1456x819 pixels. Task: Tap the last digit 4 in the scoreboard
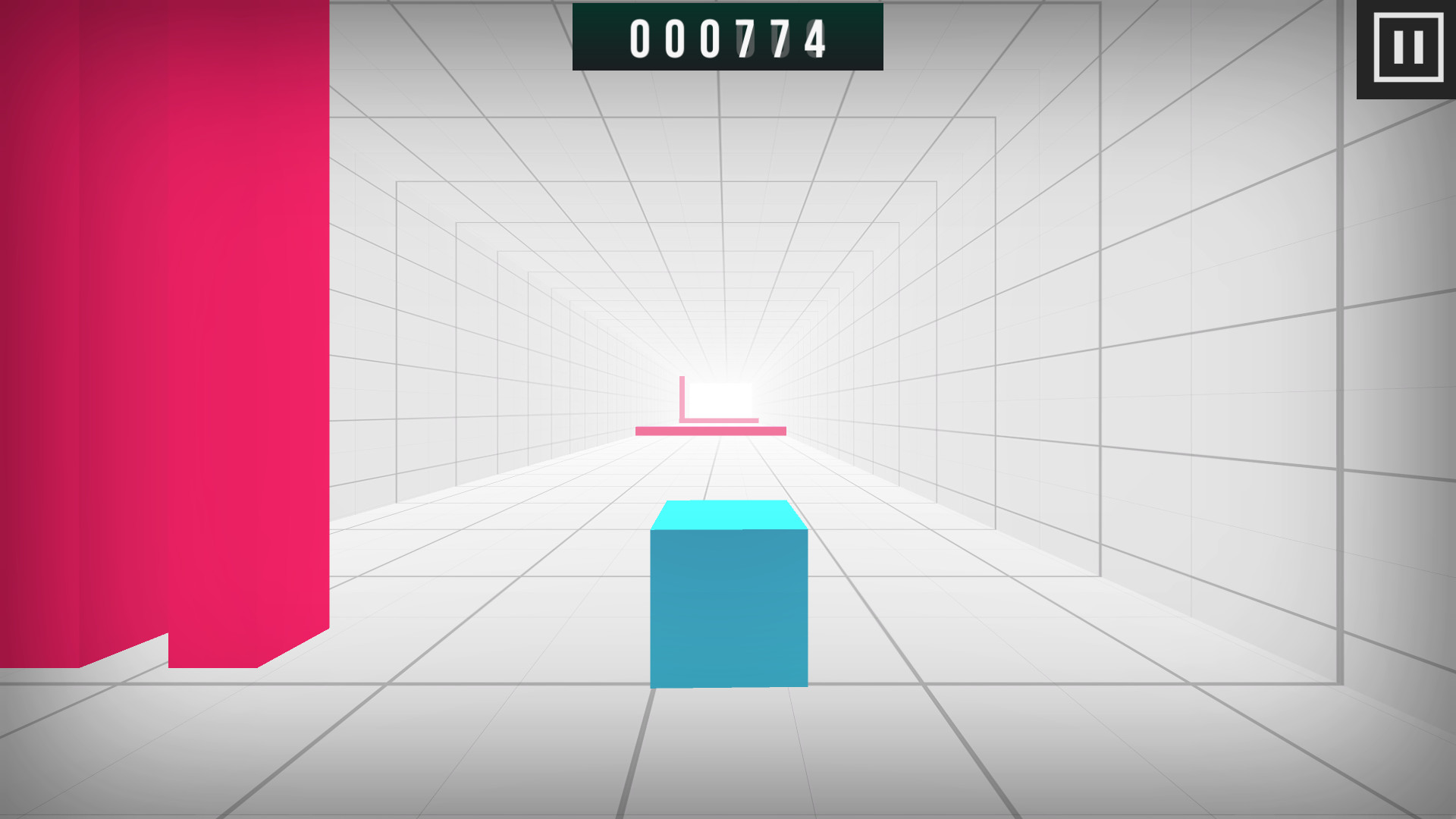tap(815, 38)
